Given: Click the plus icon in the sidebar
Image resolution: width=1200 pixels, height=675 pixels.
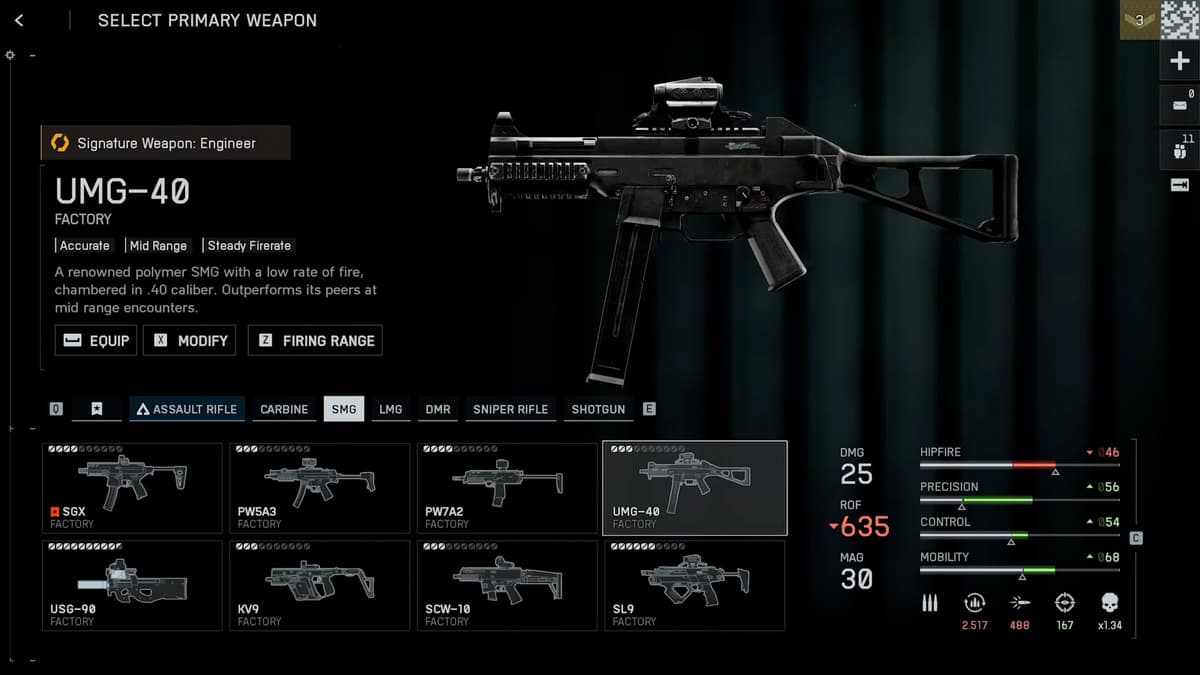Looking at the screenshot, I should click(1180, 61).
